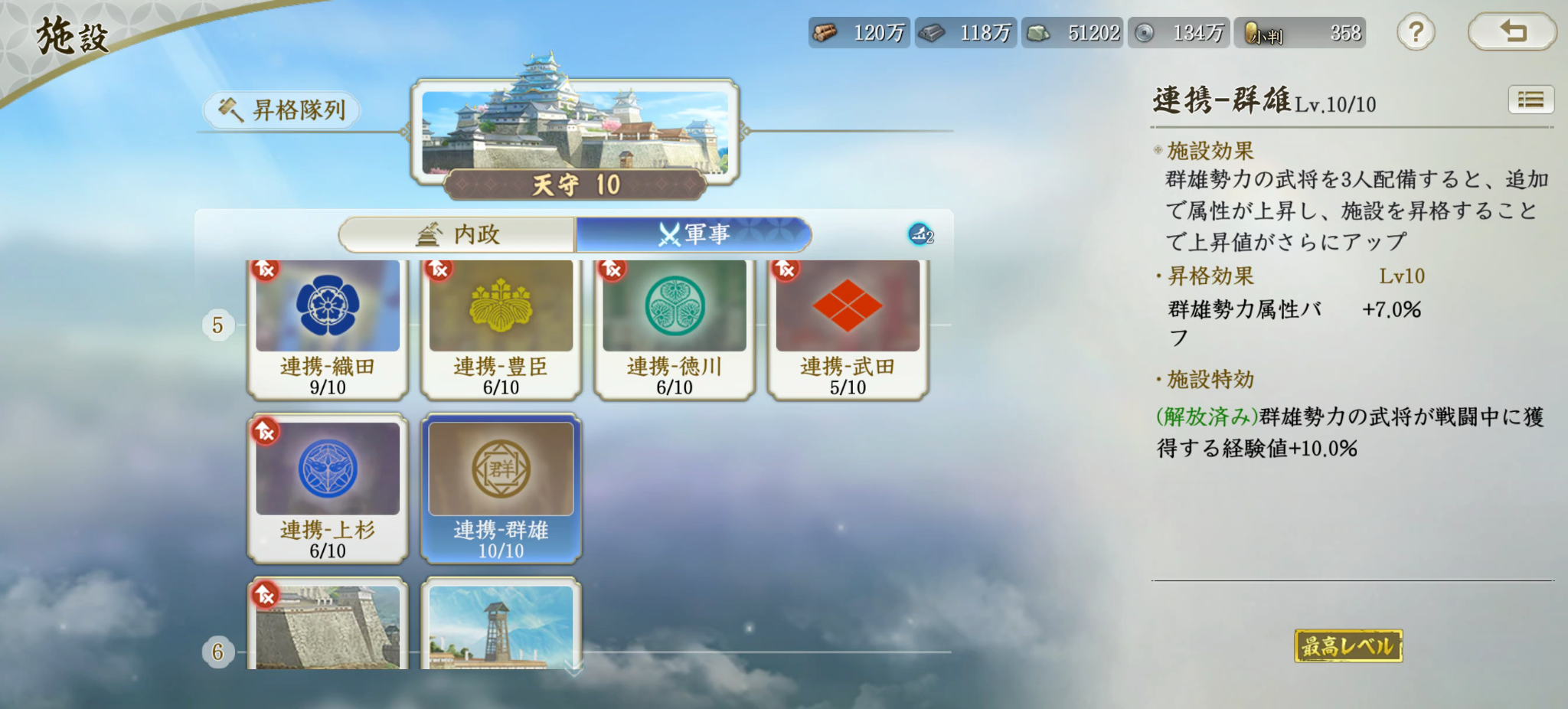Image resolution: width=1568 pixels, height=709 pixels.
Task: Select the 連携-織田 facility card
Action: tap(328, 328)
